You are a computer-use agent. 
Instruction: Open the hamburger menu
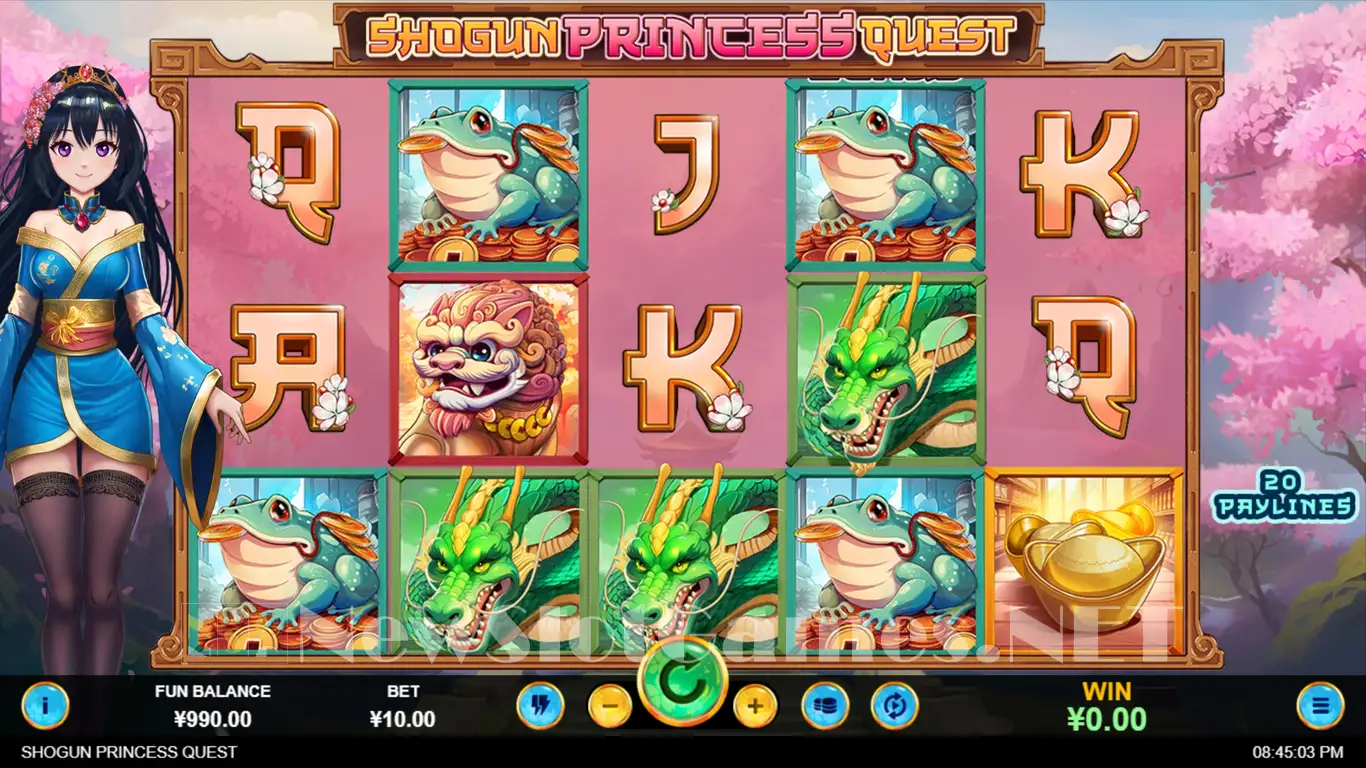[x=1320, y=706]
